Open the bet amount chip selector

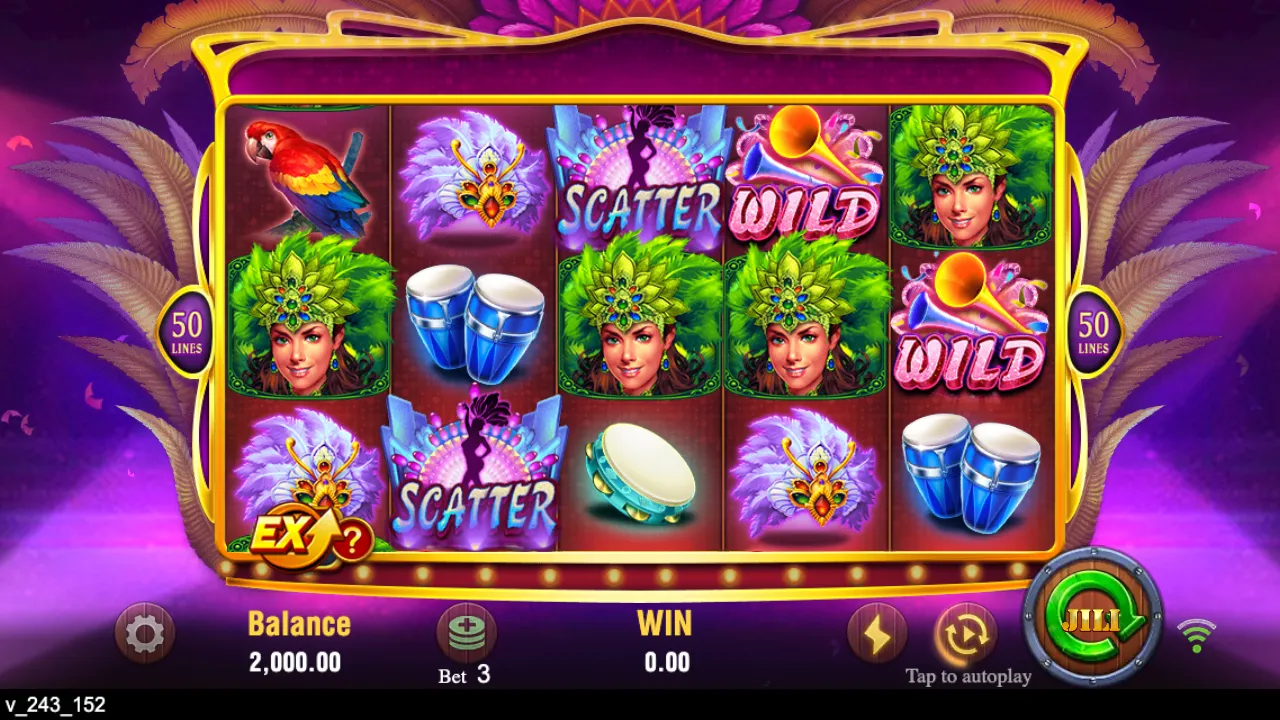coord(466,633)
